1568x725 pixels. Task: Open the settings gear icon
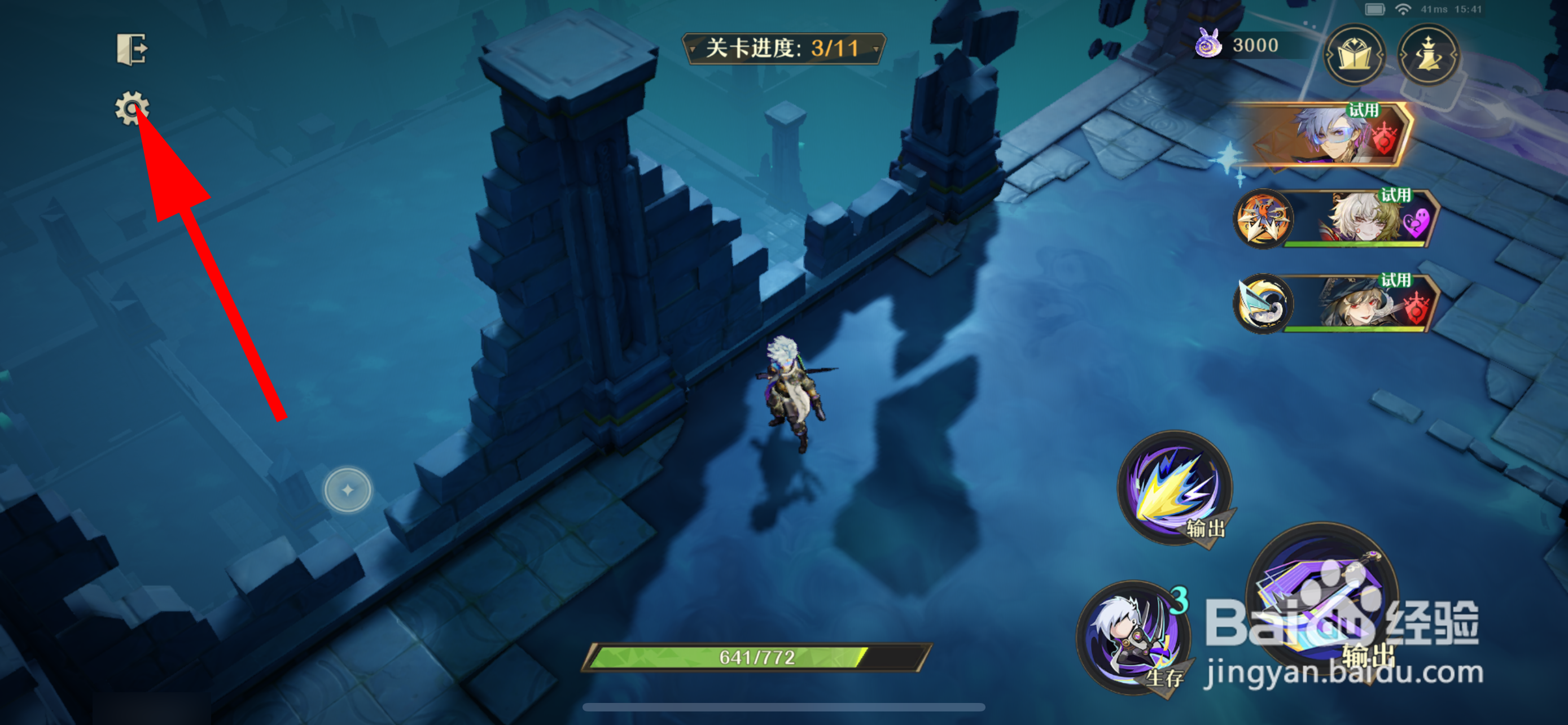(134, 108)
